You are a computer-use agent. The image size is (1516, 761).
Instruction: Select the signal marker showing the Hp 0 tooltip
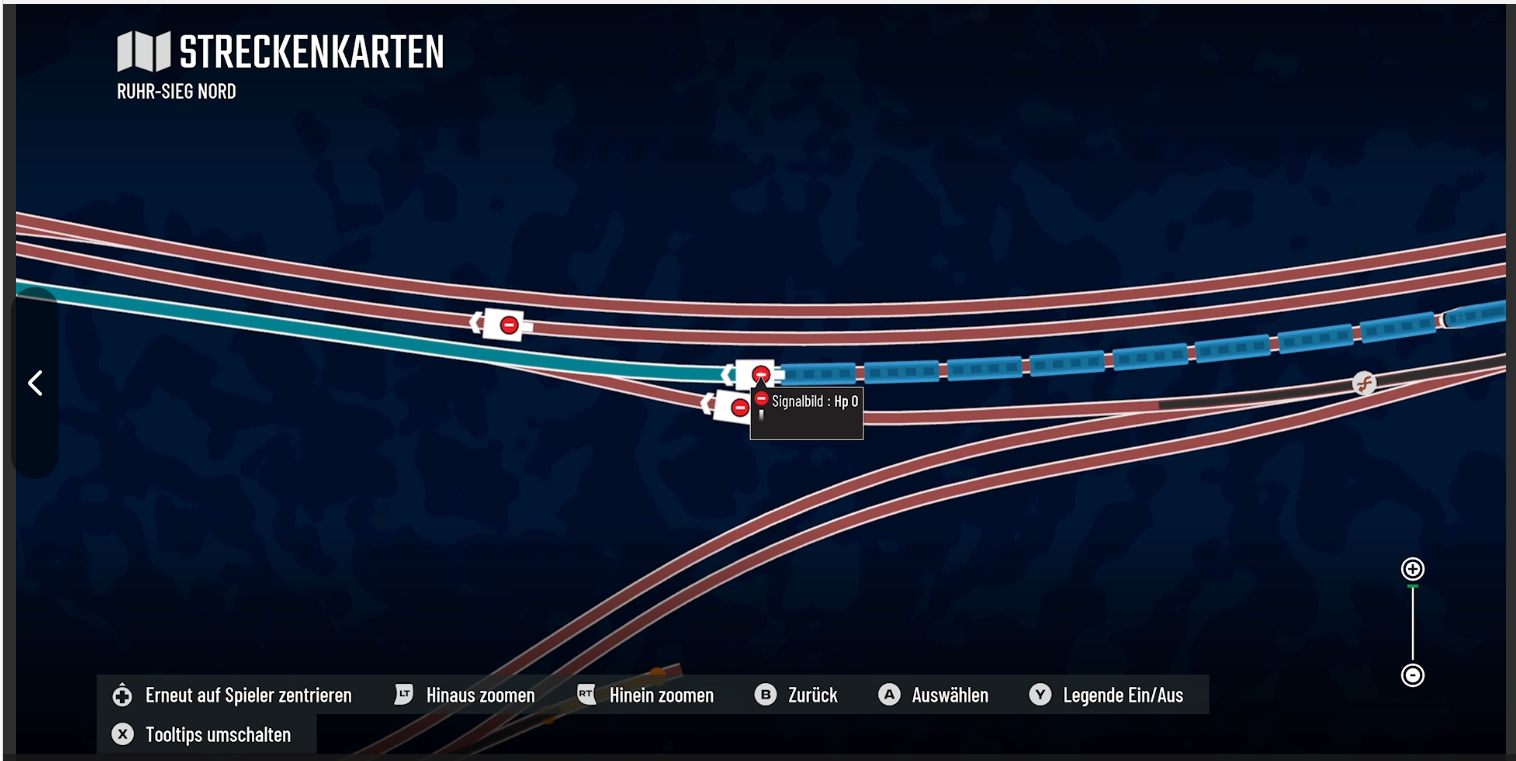coord(760,375)
